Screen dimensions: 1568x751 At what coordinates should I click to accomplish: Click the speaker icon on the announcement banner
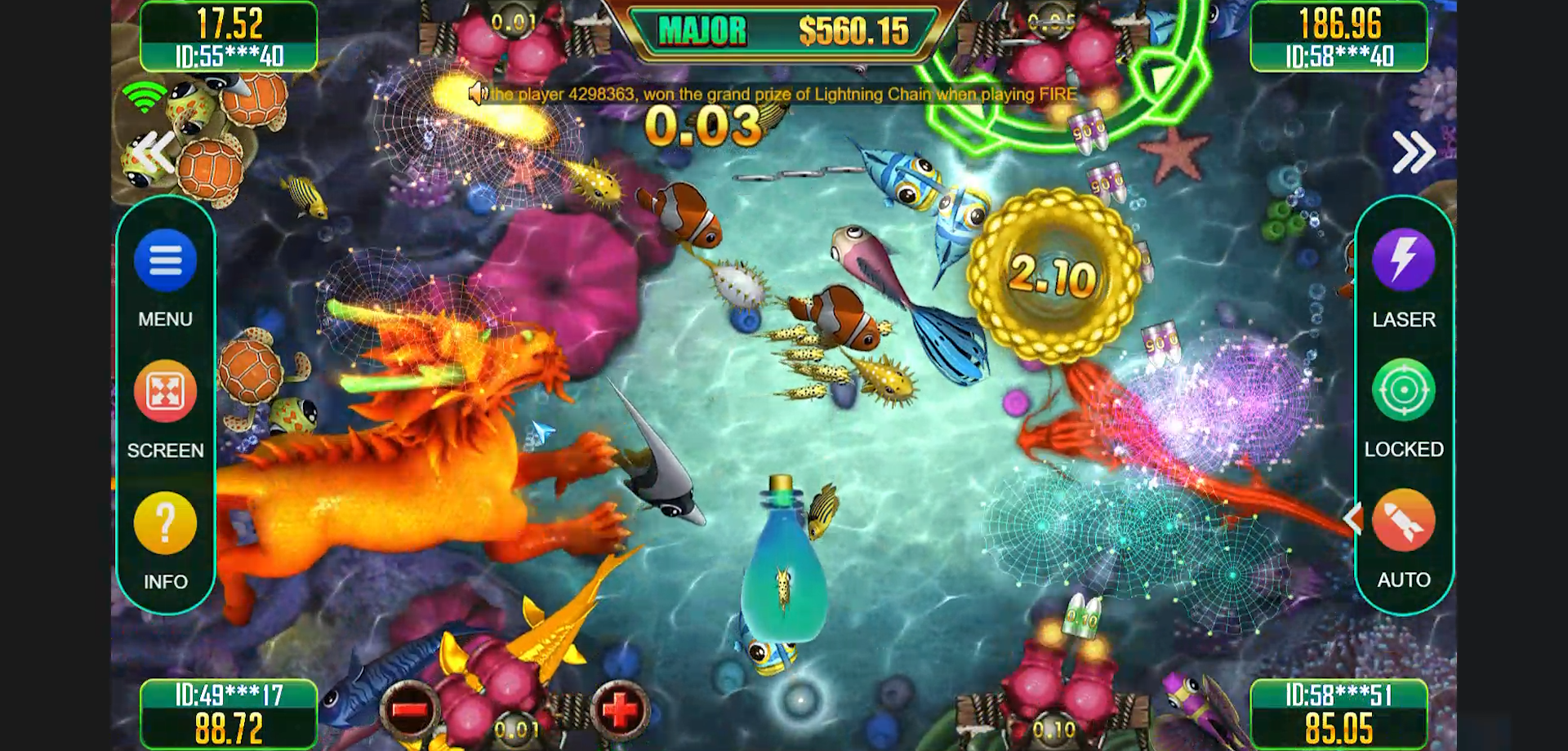pyautogui.click(x=479, y=94)
